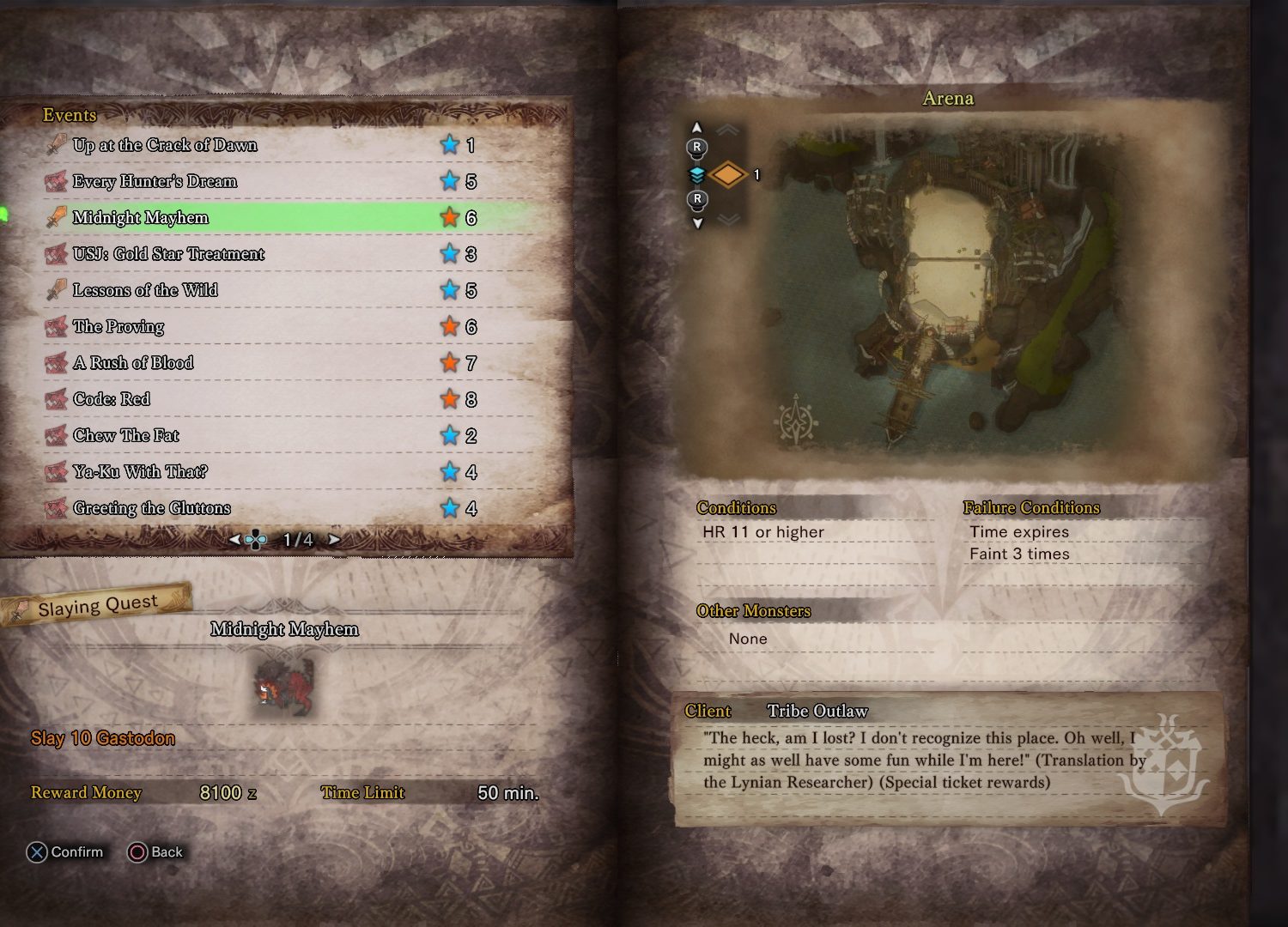Pick the Ya-Ku With That? quest
Screen dimensions: 1288x927
pyautogui.click(x=140, y=472)
